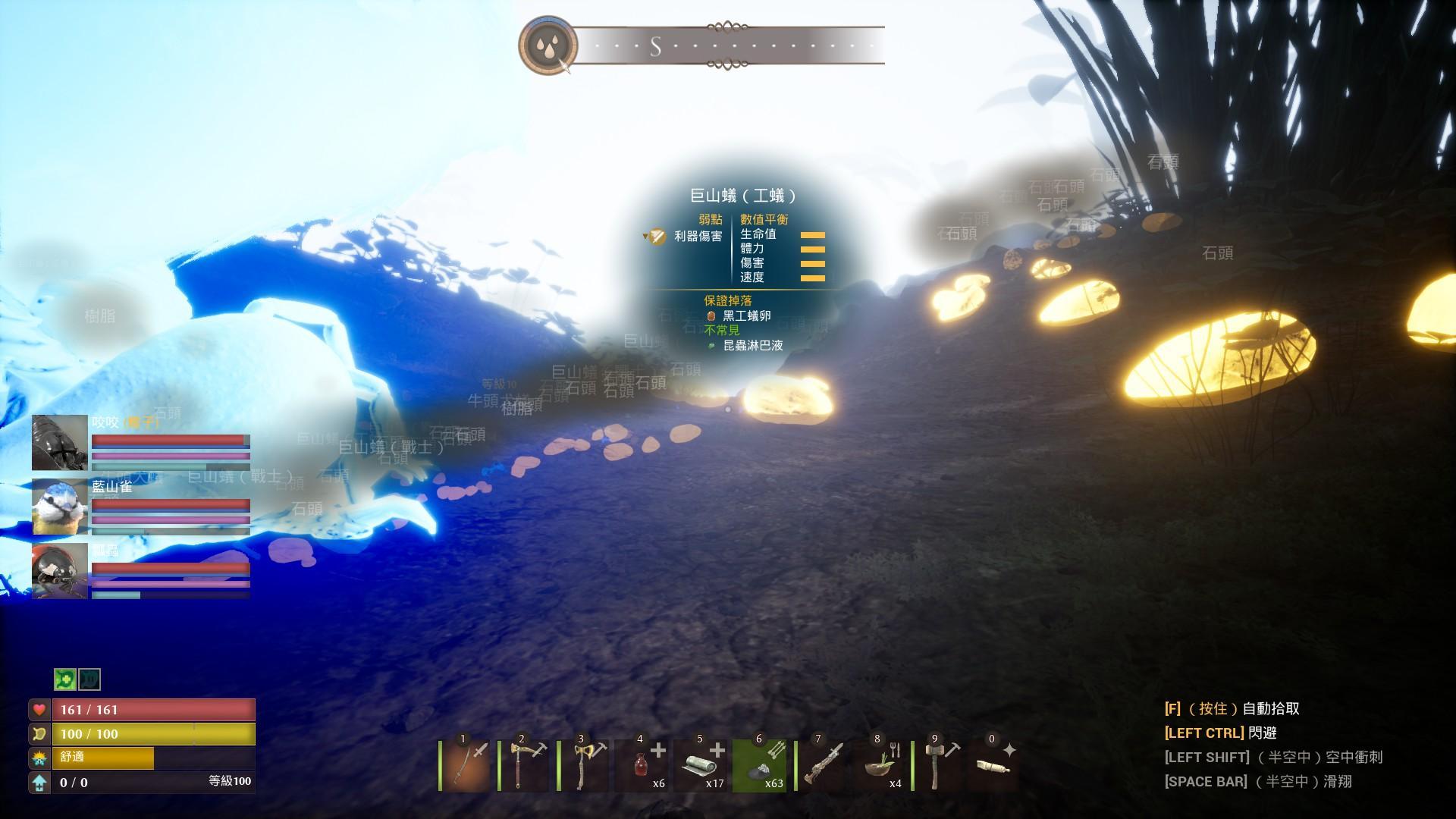
Task: Select the hammer in slot 9
Action: point(939,766)
